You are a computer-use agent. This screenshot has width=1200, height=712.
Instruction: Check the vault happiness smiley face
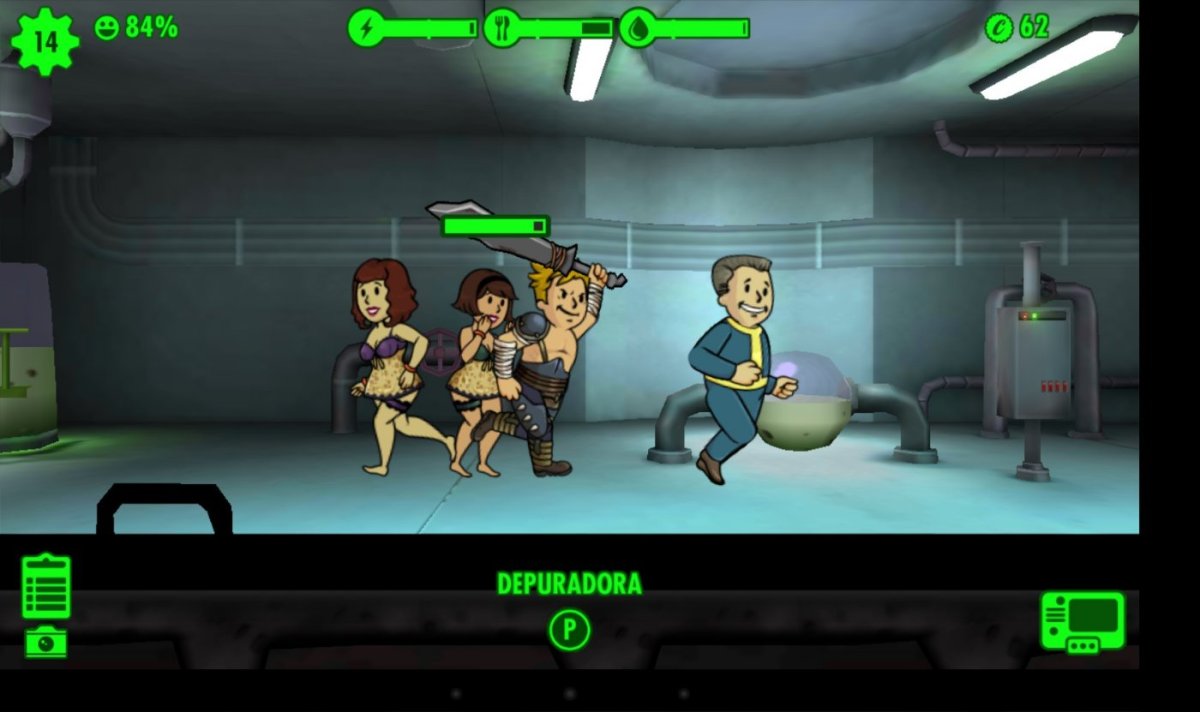tap(106, 28)
